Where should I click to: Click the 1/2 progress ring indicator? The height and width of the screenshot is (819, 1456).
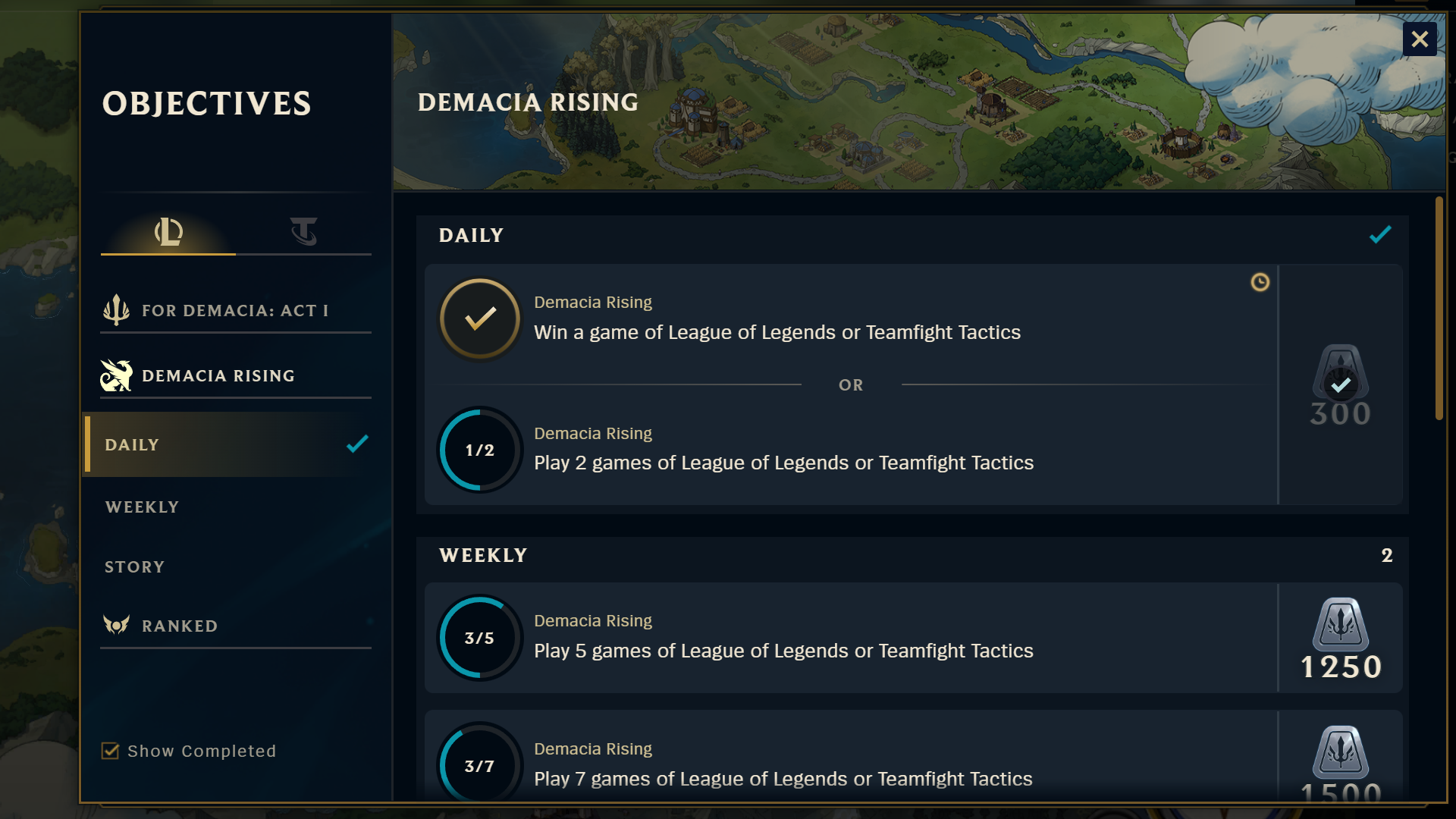(x=480, y=450)
